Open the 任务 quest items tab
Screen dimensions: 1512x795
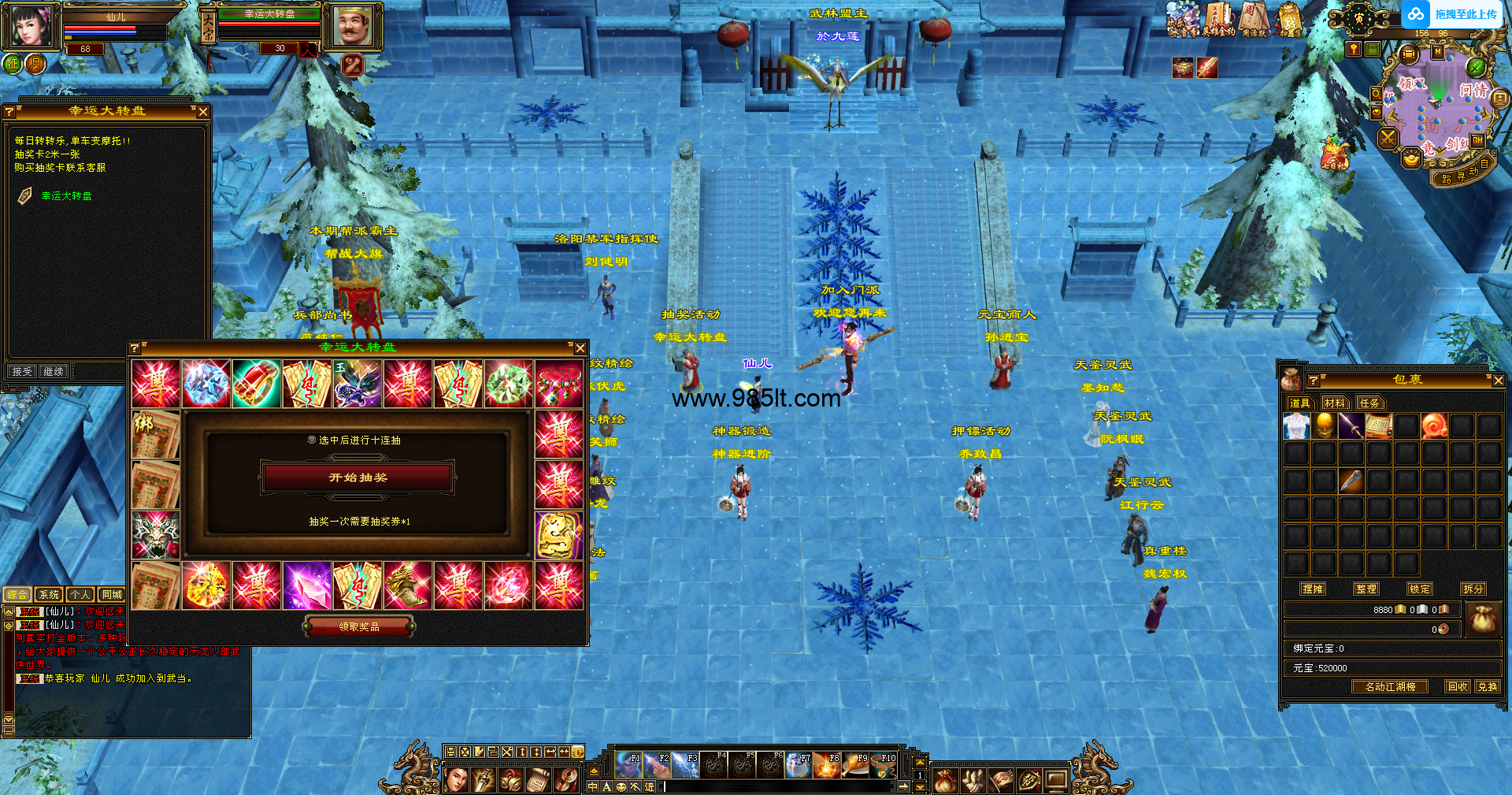point(1369,403)
